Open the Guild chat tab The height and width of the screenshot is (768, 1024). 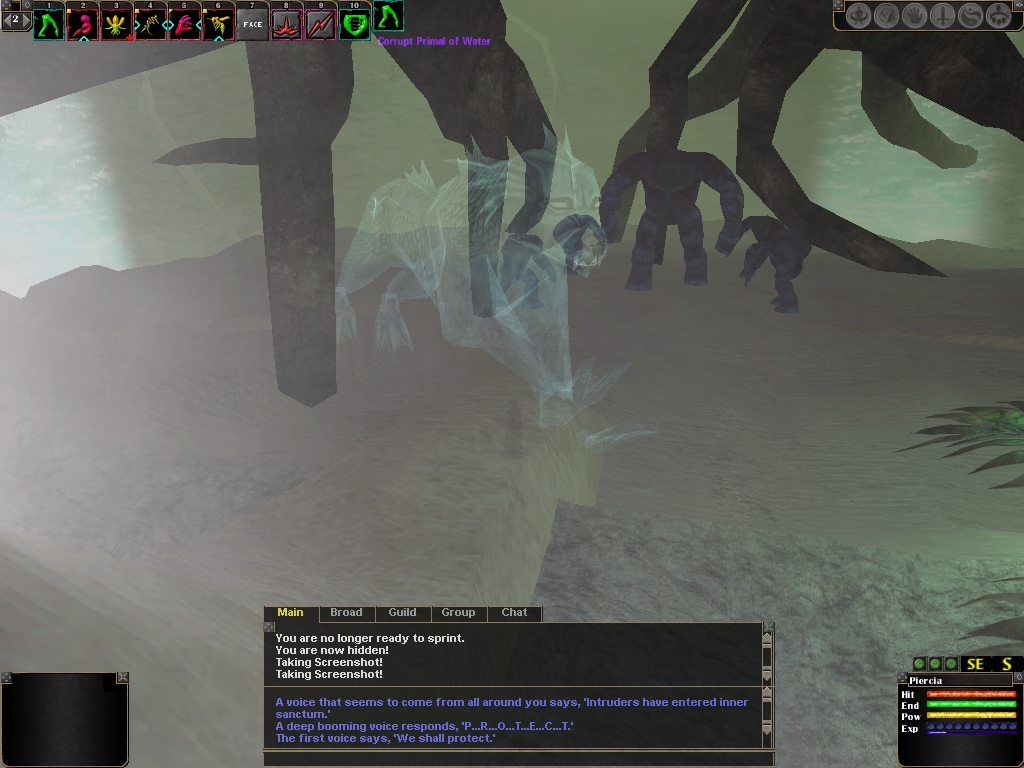tap(402, 613)
